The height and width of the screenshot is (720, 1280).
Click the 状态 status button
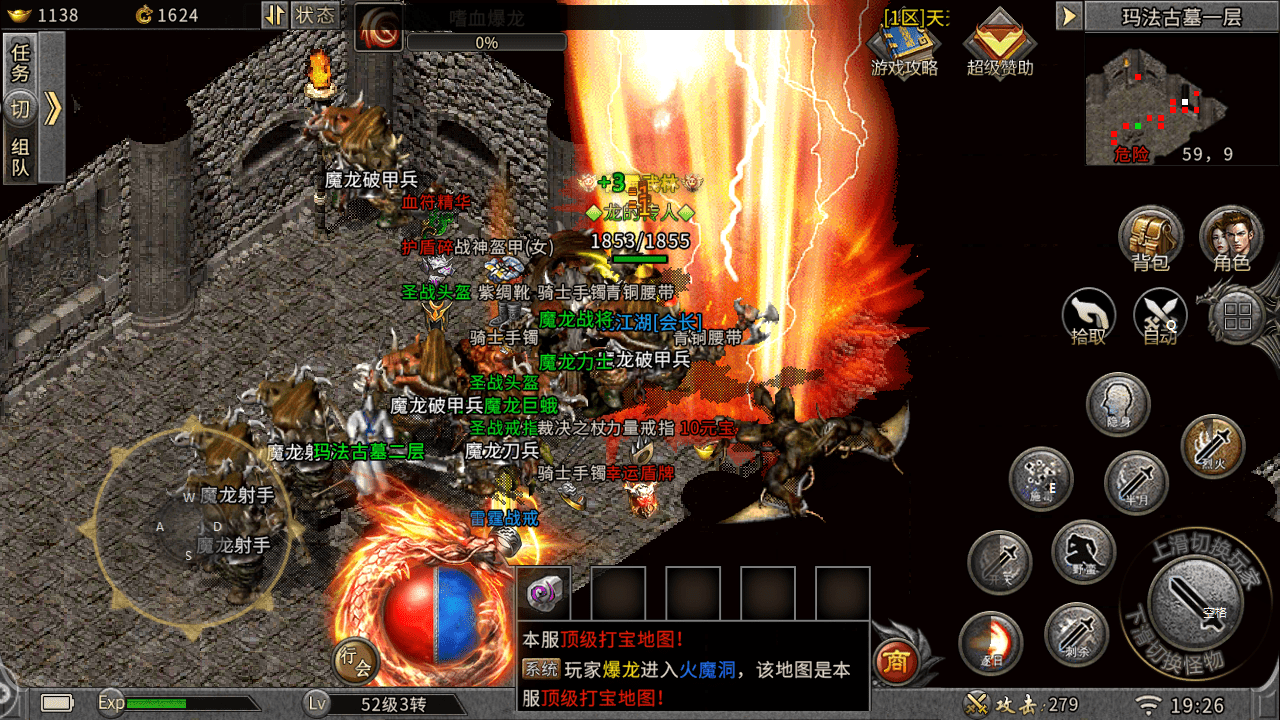click(x=315, y=15)
